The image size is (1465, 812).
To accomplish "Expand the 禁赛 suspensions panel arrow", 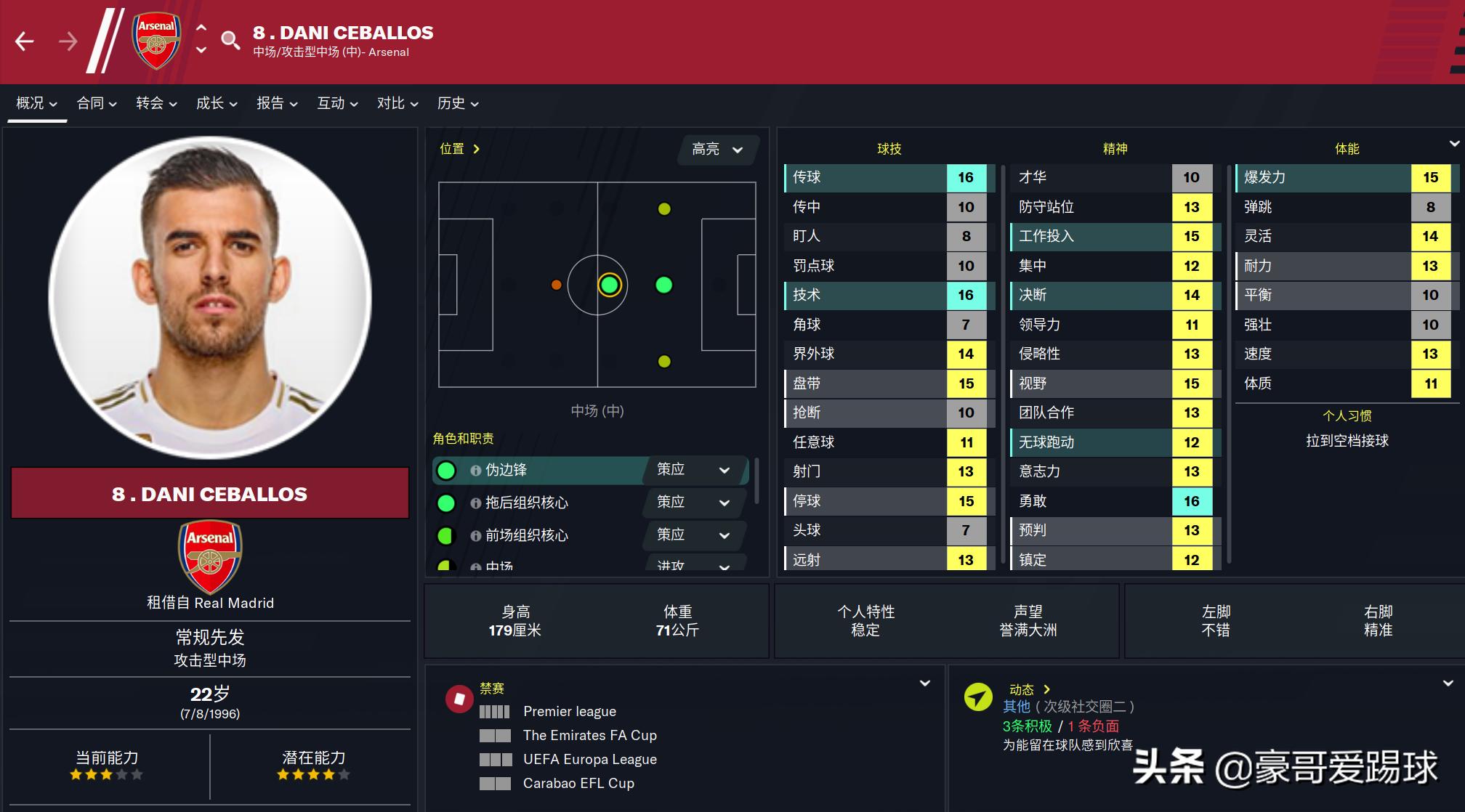I will tap(925, 683).
